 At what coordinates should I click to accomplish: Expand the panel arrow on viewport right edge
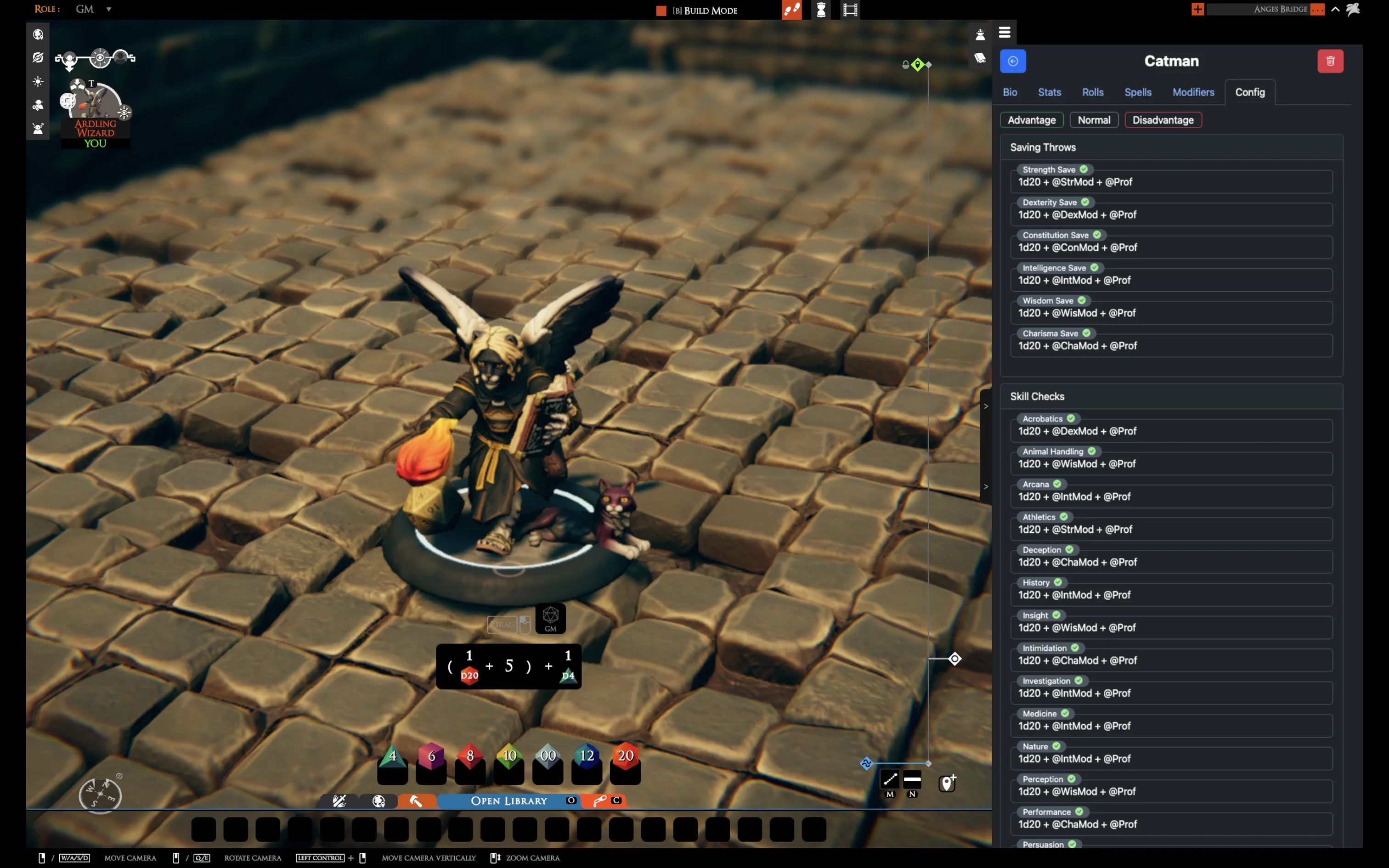pos(986,406)
